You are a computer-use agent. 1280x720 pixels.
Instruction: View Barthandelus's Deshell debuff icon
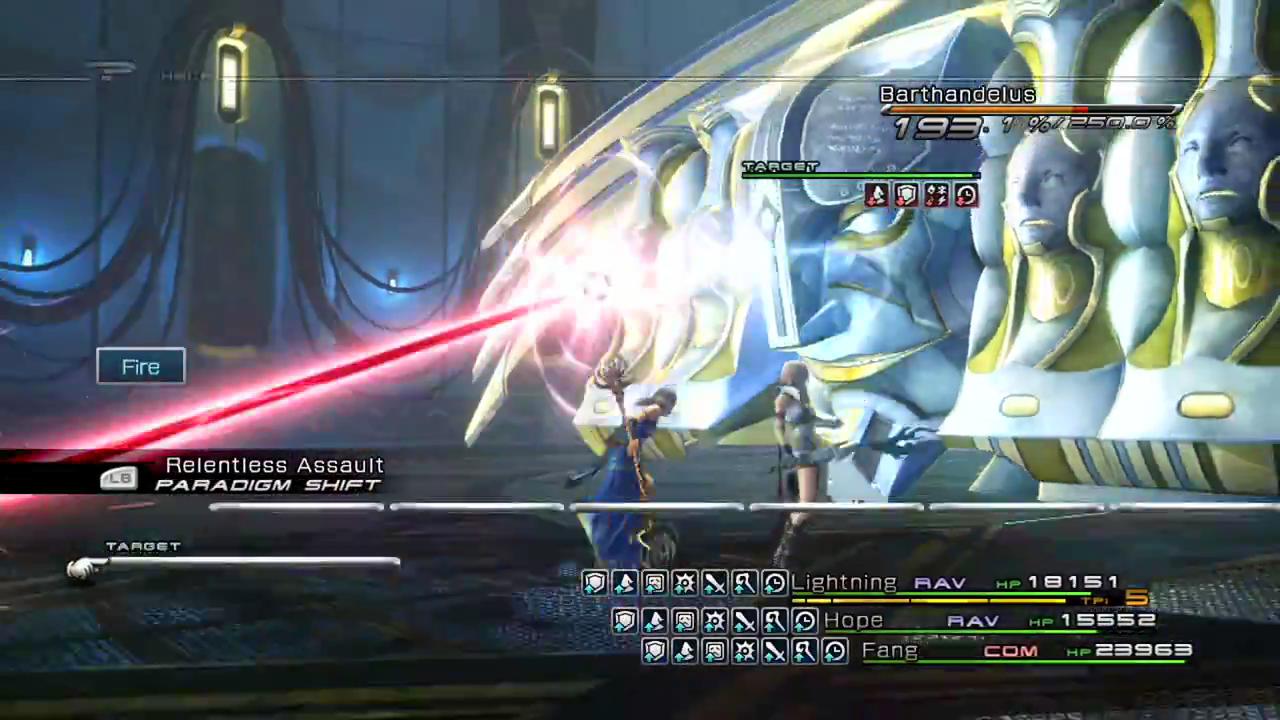(x=876, y=195)
